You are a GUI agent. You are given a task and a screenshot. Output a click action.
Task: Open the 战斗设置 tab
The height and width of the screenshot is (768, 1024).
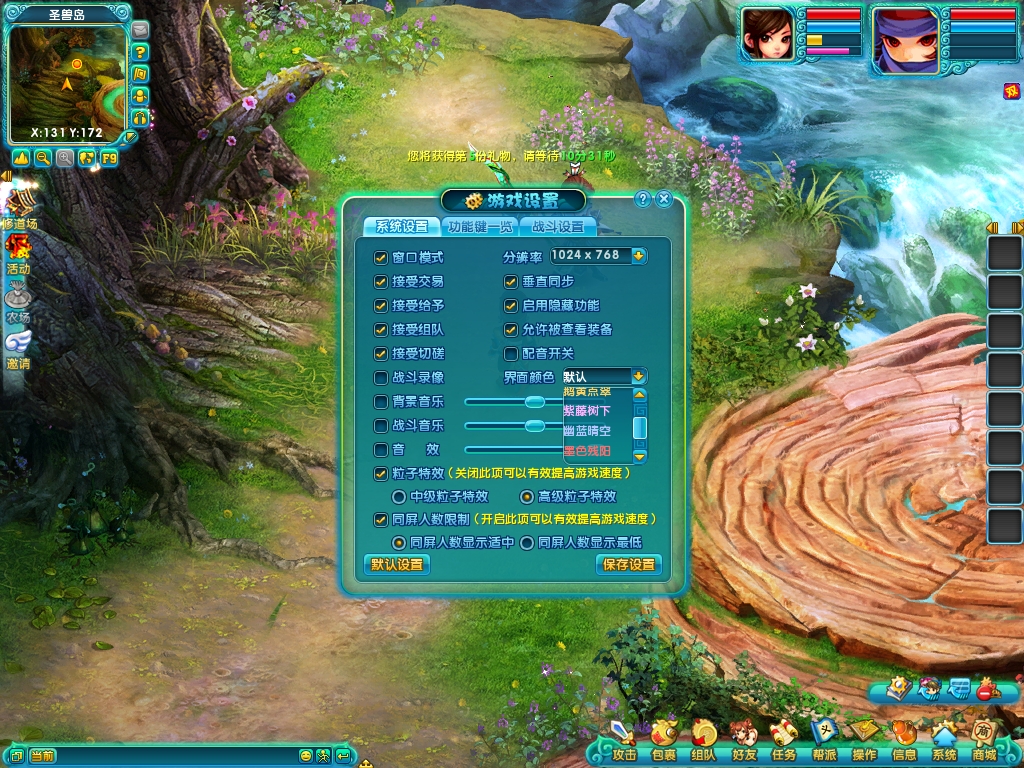pyautogui.click(x=558, y=227)
